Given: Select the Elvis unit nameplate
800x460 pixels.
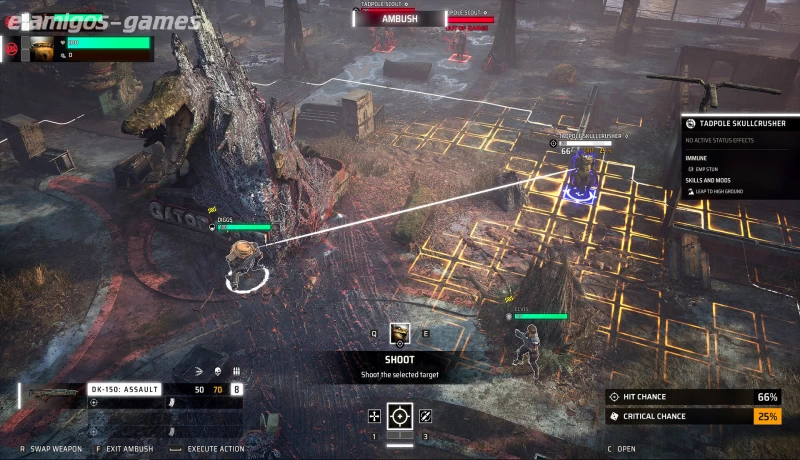Looking at the screenshot, I should tap(523, 310).
